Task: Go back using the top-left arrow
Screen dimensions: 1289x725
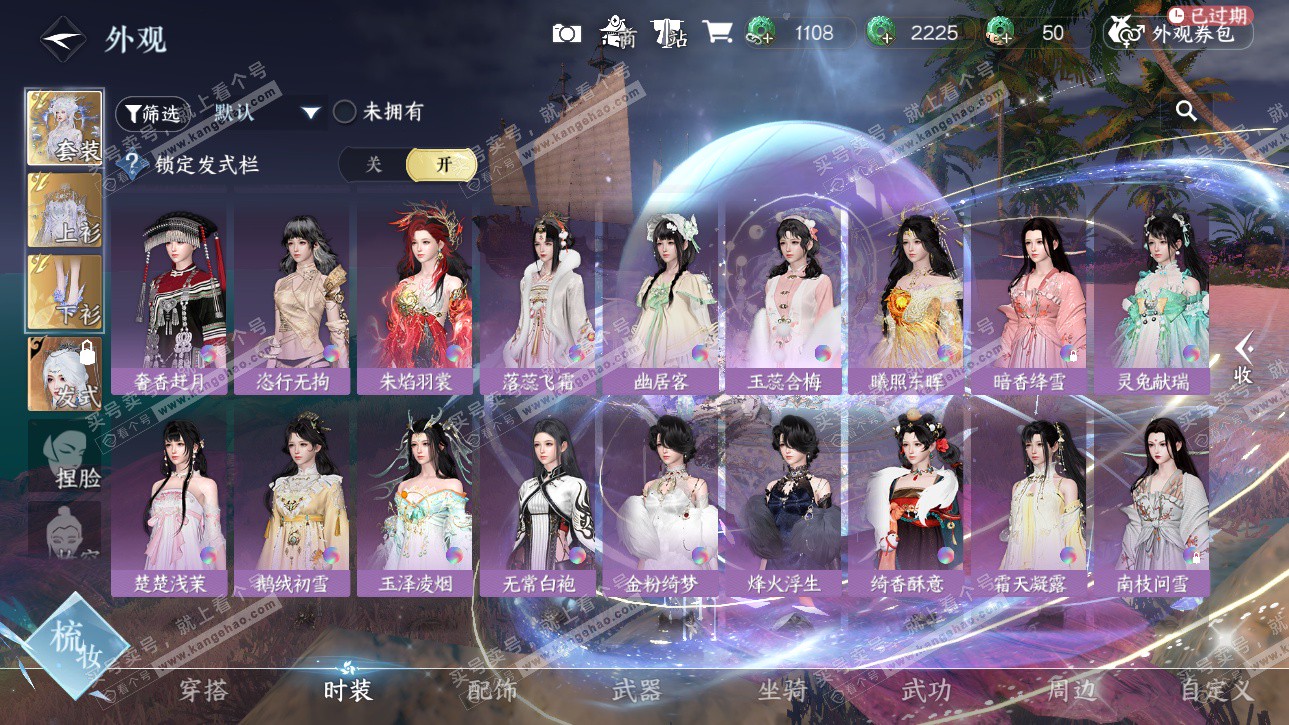Action: pos(62,39)
